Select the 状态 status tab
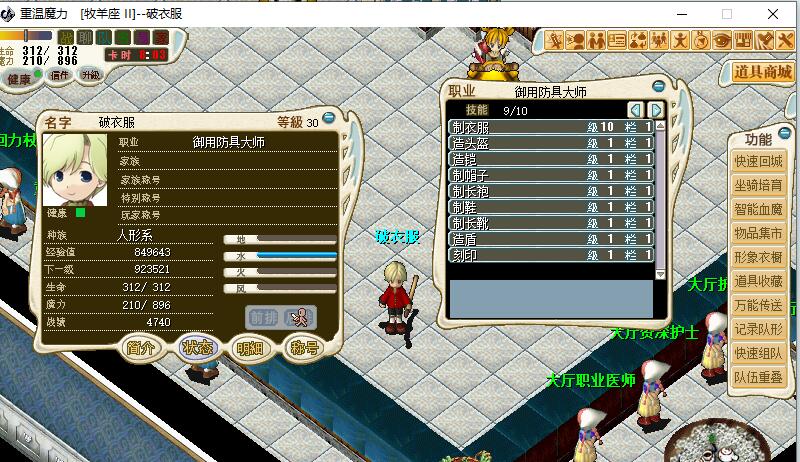Screen dimensions: 800x462 [197, 348]
